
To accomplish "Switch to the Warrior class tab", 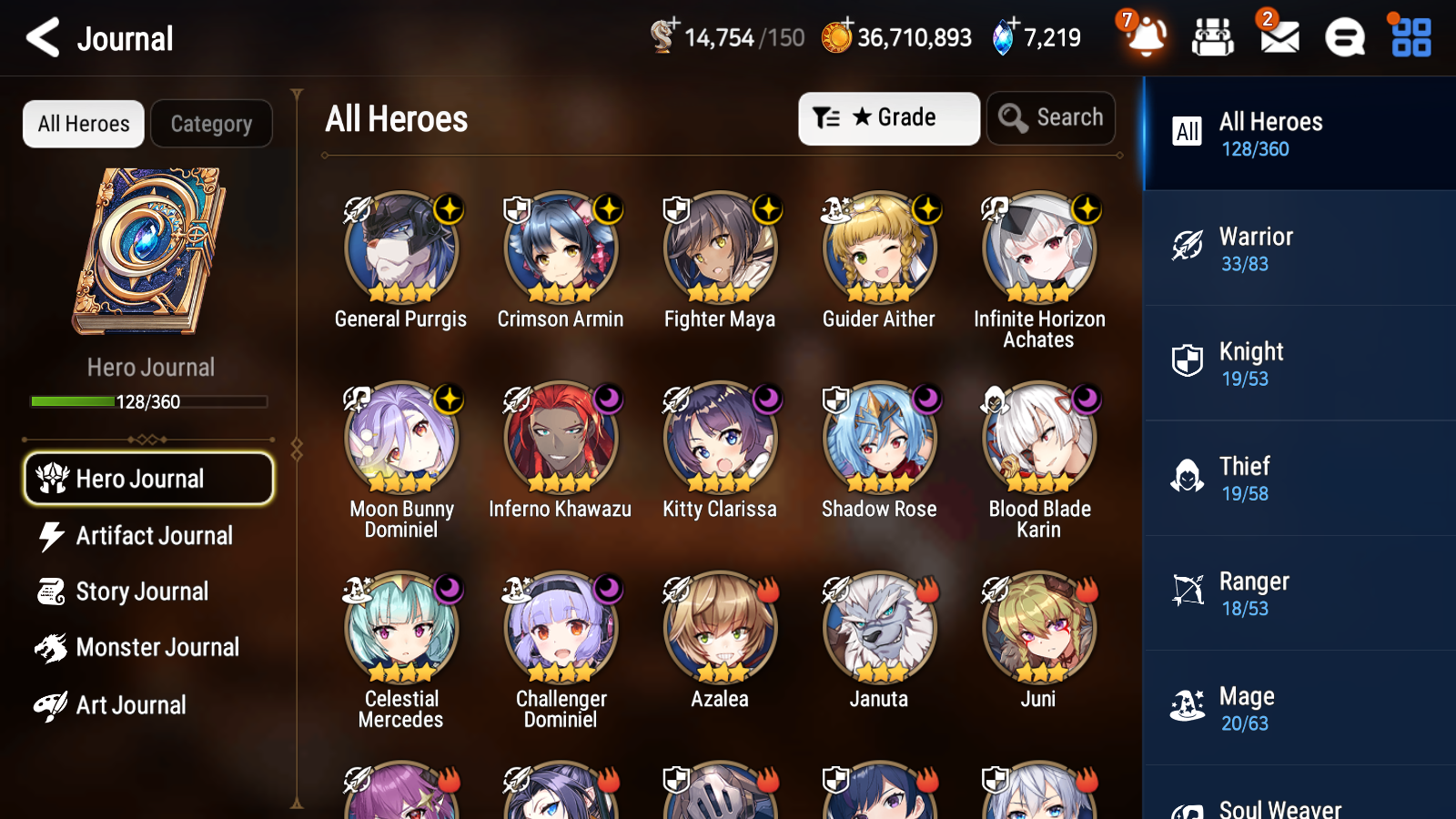I will (x=1292, y=248).
